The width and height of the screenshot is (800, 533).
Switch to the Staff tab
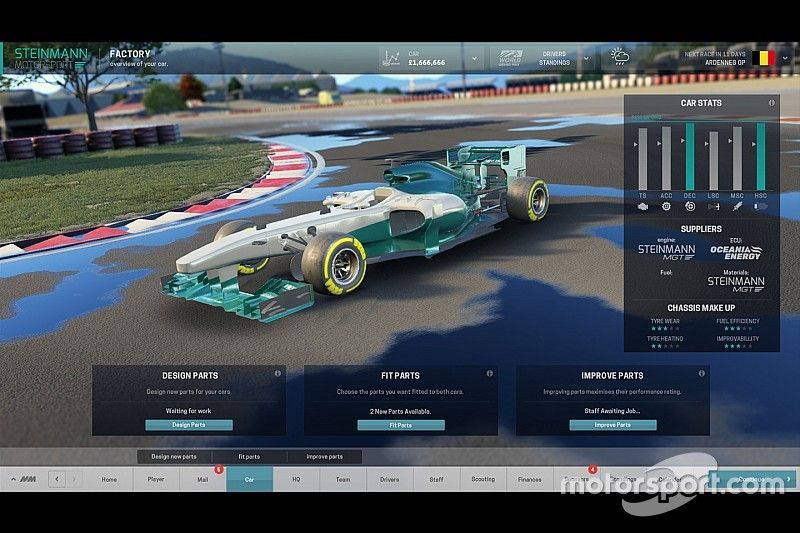click(x=436, y=480)
